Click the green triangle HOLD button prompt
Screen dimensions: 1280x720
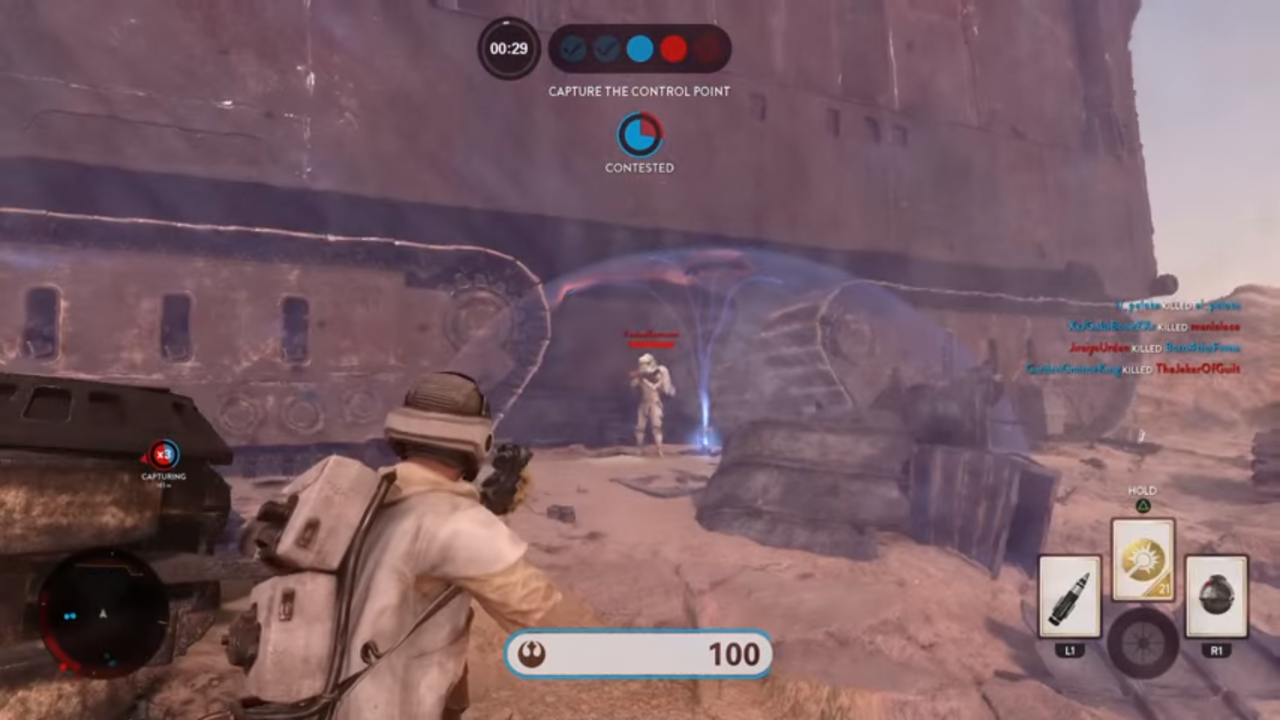point(1142,505)
